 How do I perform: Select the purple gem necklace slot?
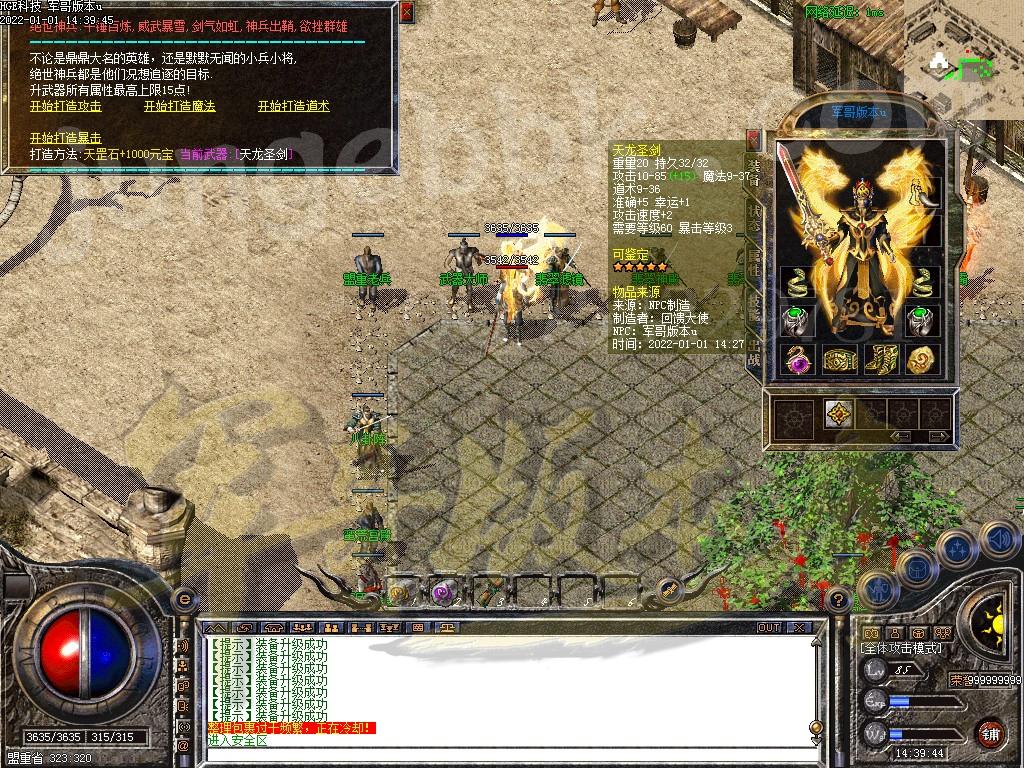pos(799,359)
